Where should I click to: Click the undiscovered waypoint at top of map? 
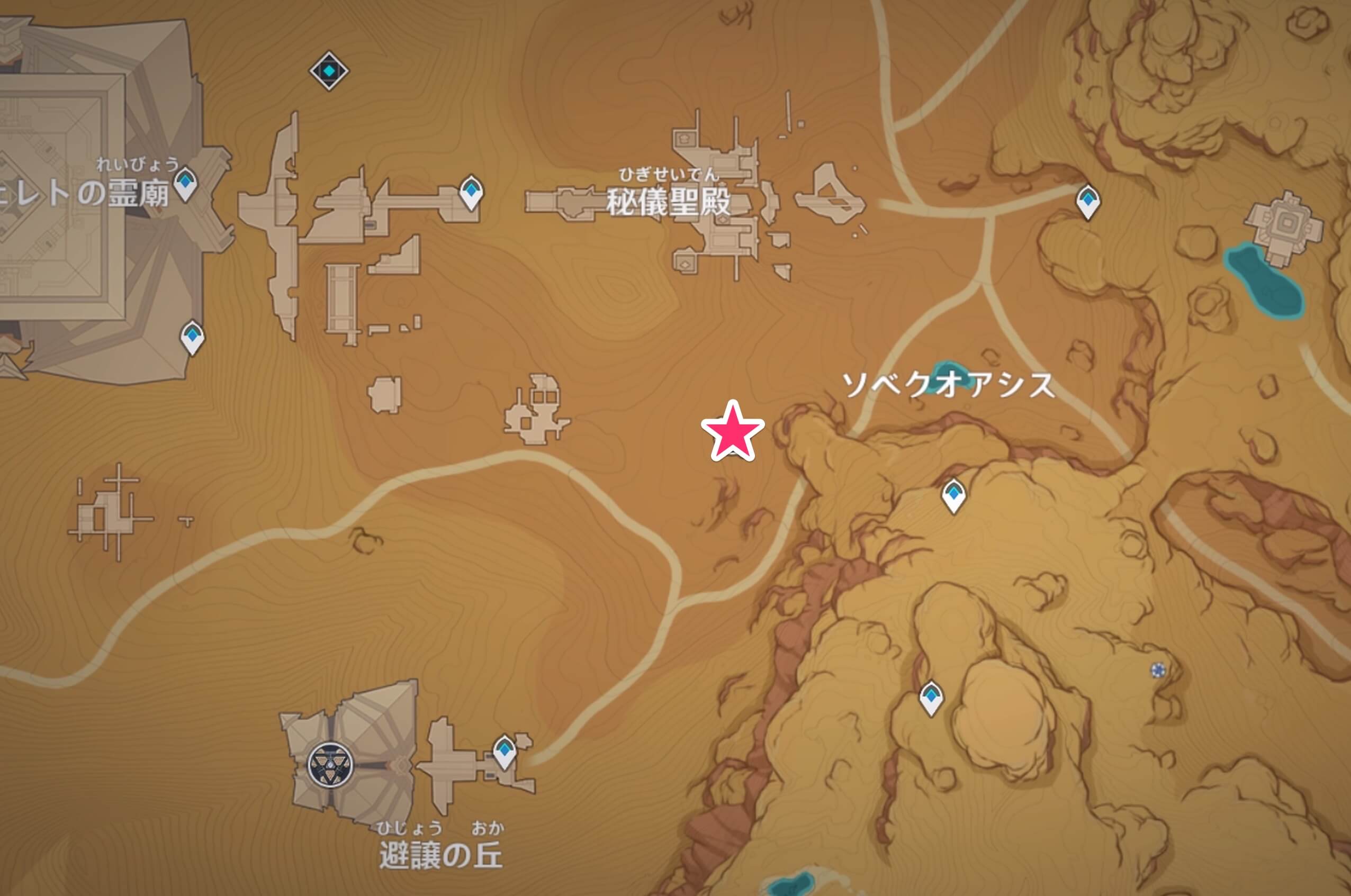coord(330,70)
